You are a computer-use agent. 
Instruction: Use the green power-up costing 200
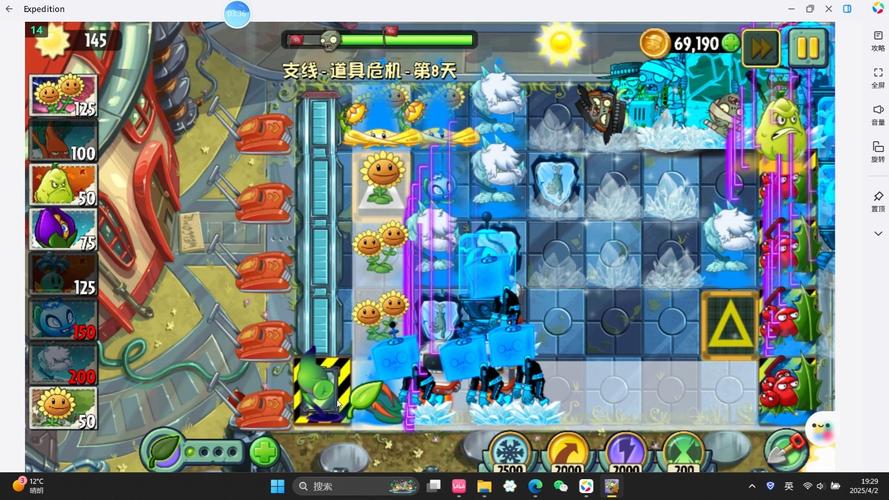pos(683,451)
